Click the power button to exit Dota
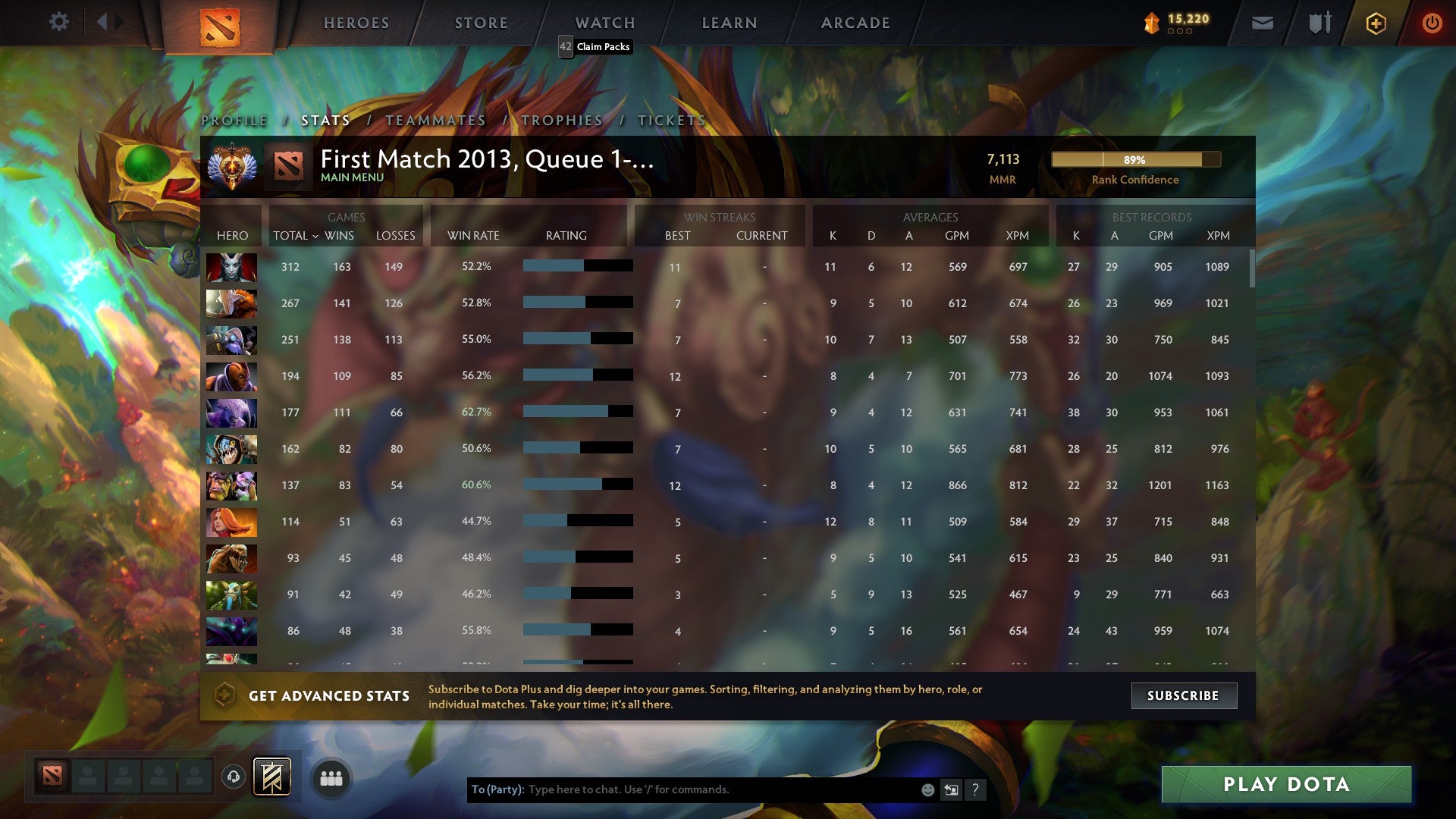 [1432, 23]
